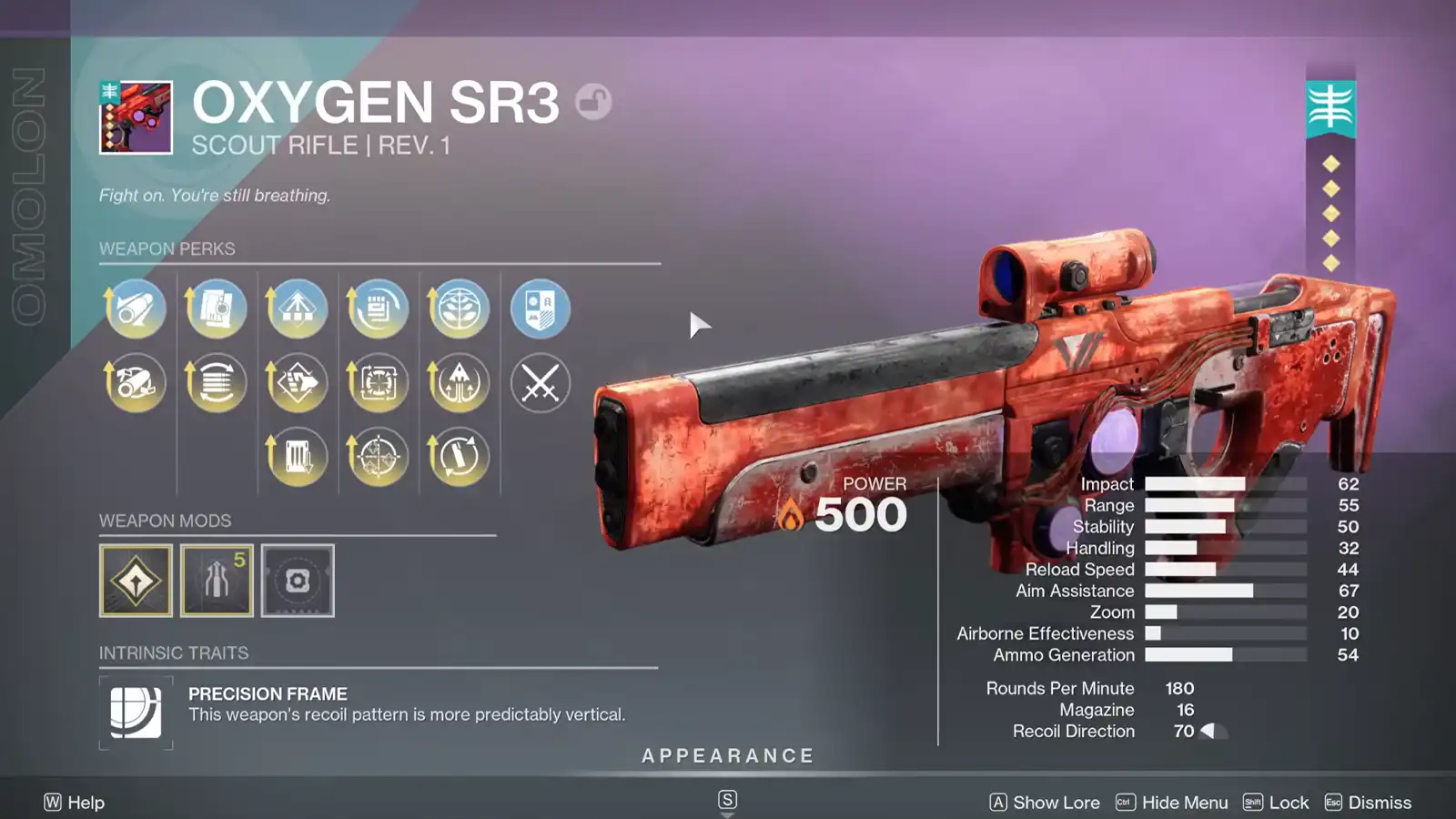Select the arrow-burst masterwork perk icon
This screenshot has width=1456, height=819.
(458, 383)
